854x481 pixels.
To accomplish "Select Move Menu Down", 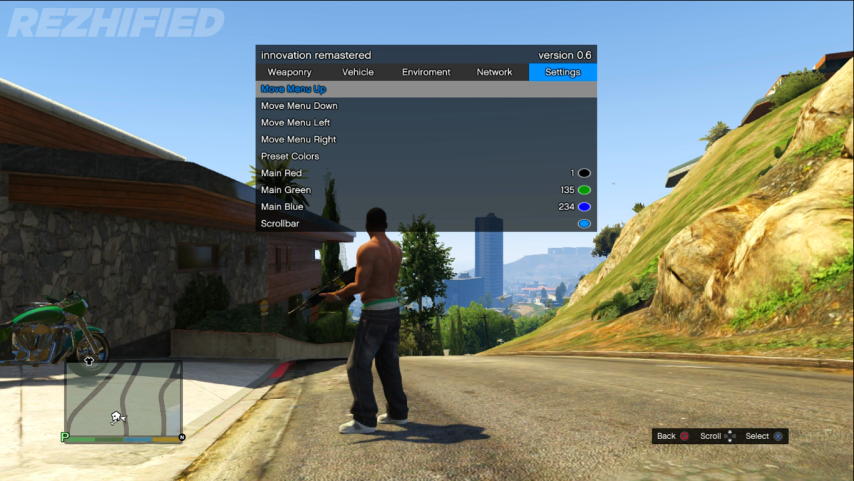I will [x=299, y=106].
